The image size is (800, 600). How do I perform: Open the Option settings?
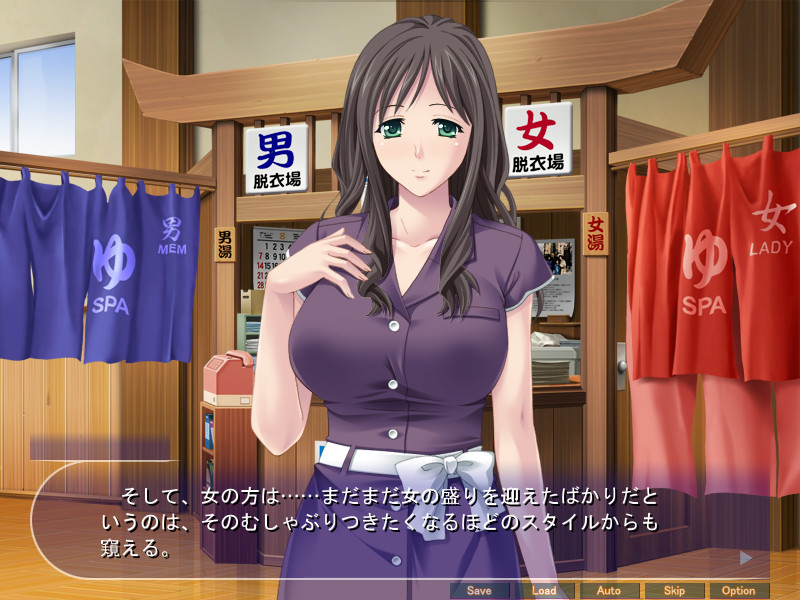coord(738,590)
